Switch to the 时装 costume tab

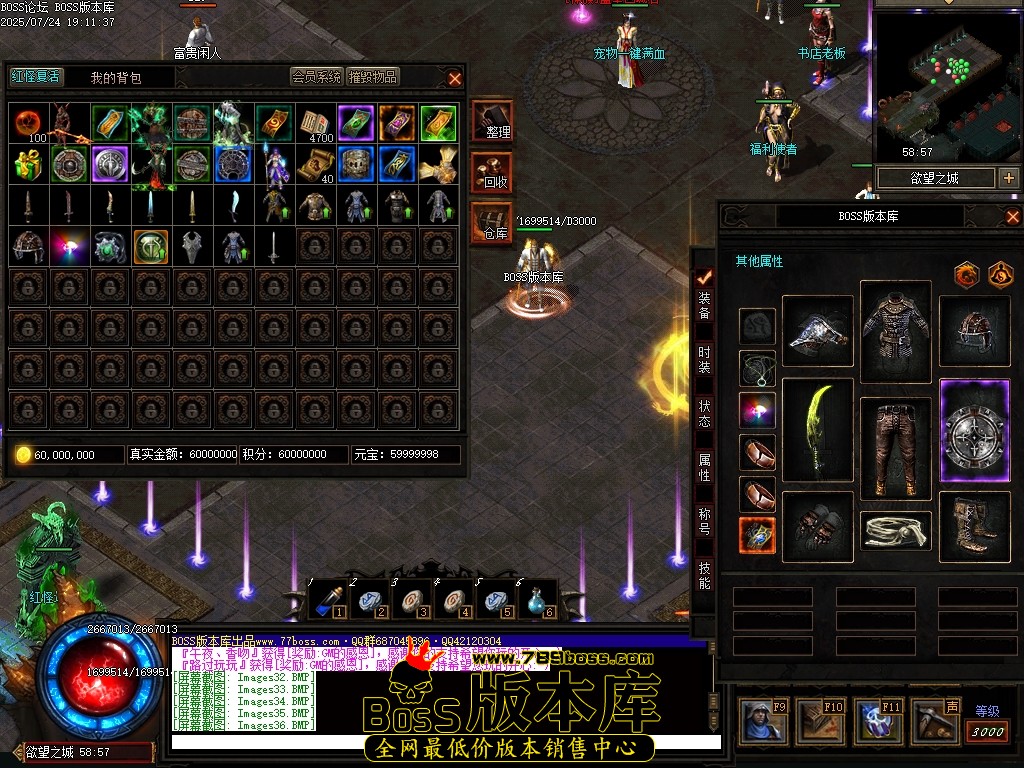tap(704, 360)
